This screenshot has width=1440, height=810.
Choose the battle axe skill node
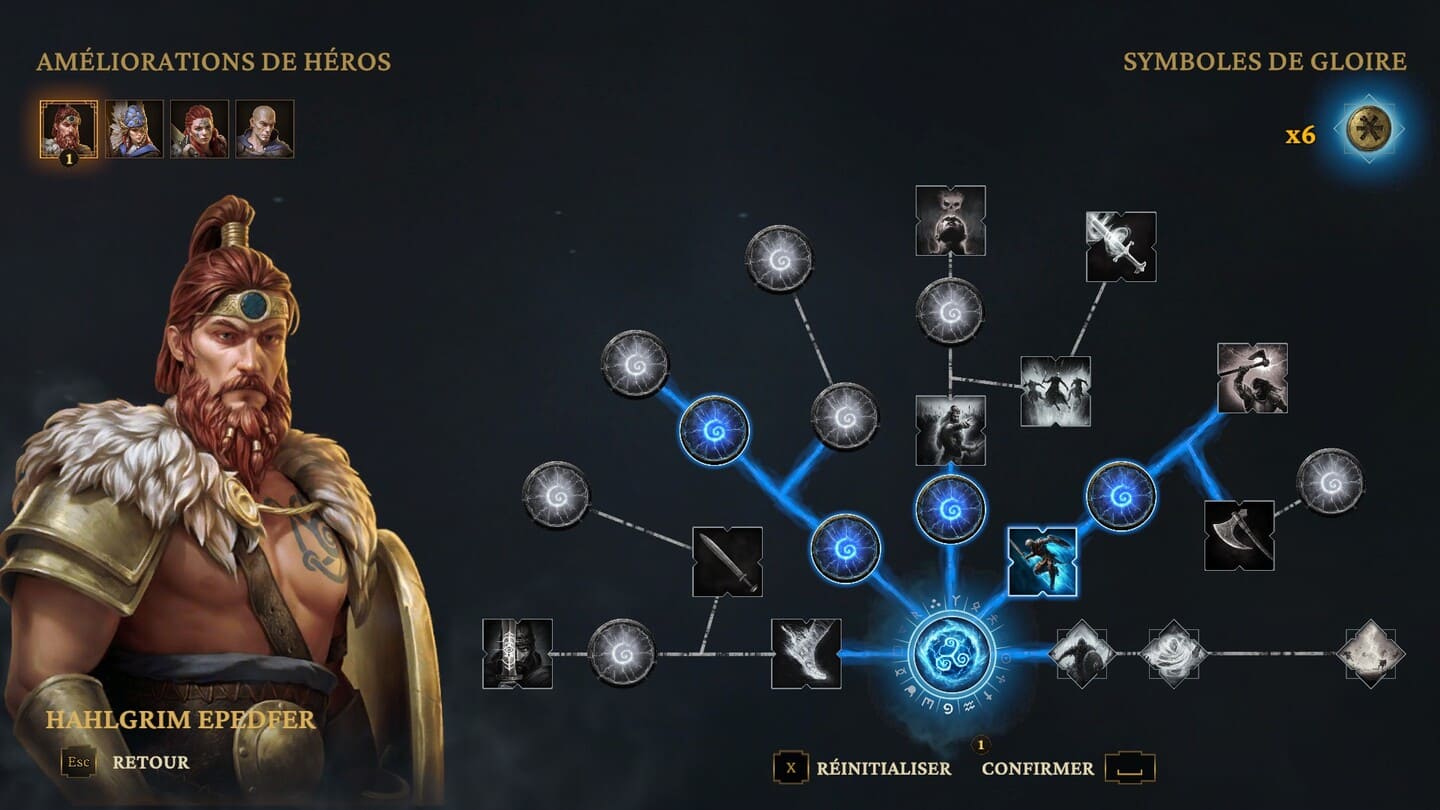1239,536
